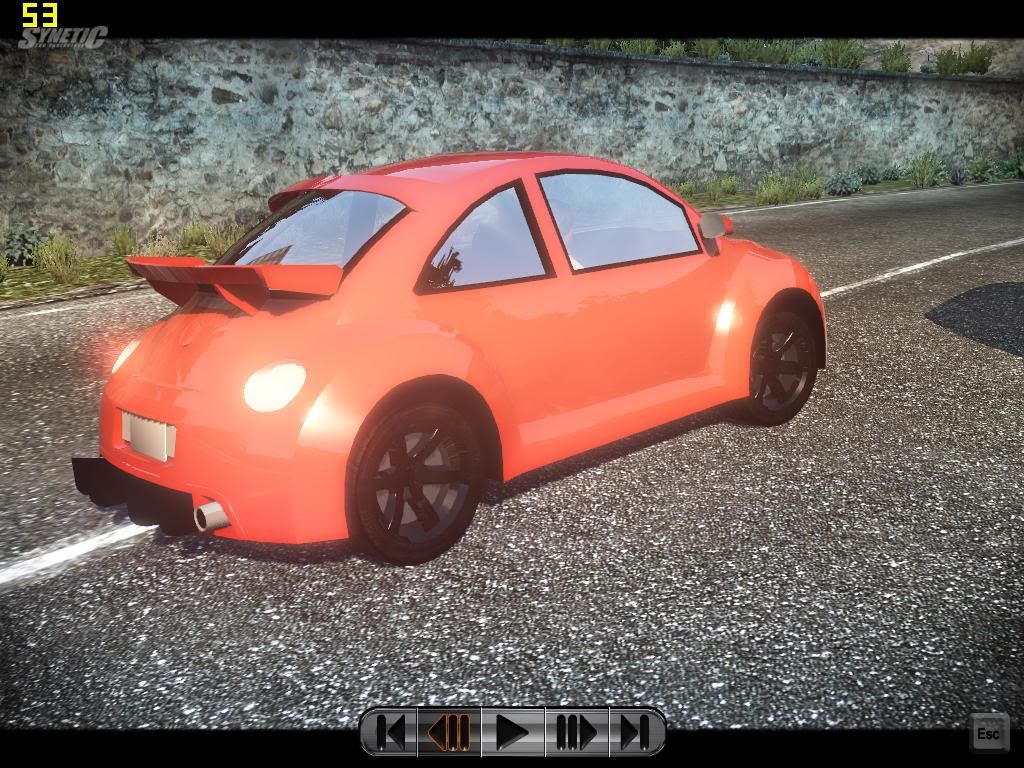This screenshot has width=1024, height=768.
Task: Activate the highlighted orange rewind control
Action: [450, 732]
